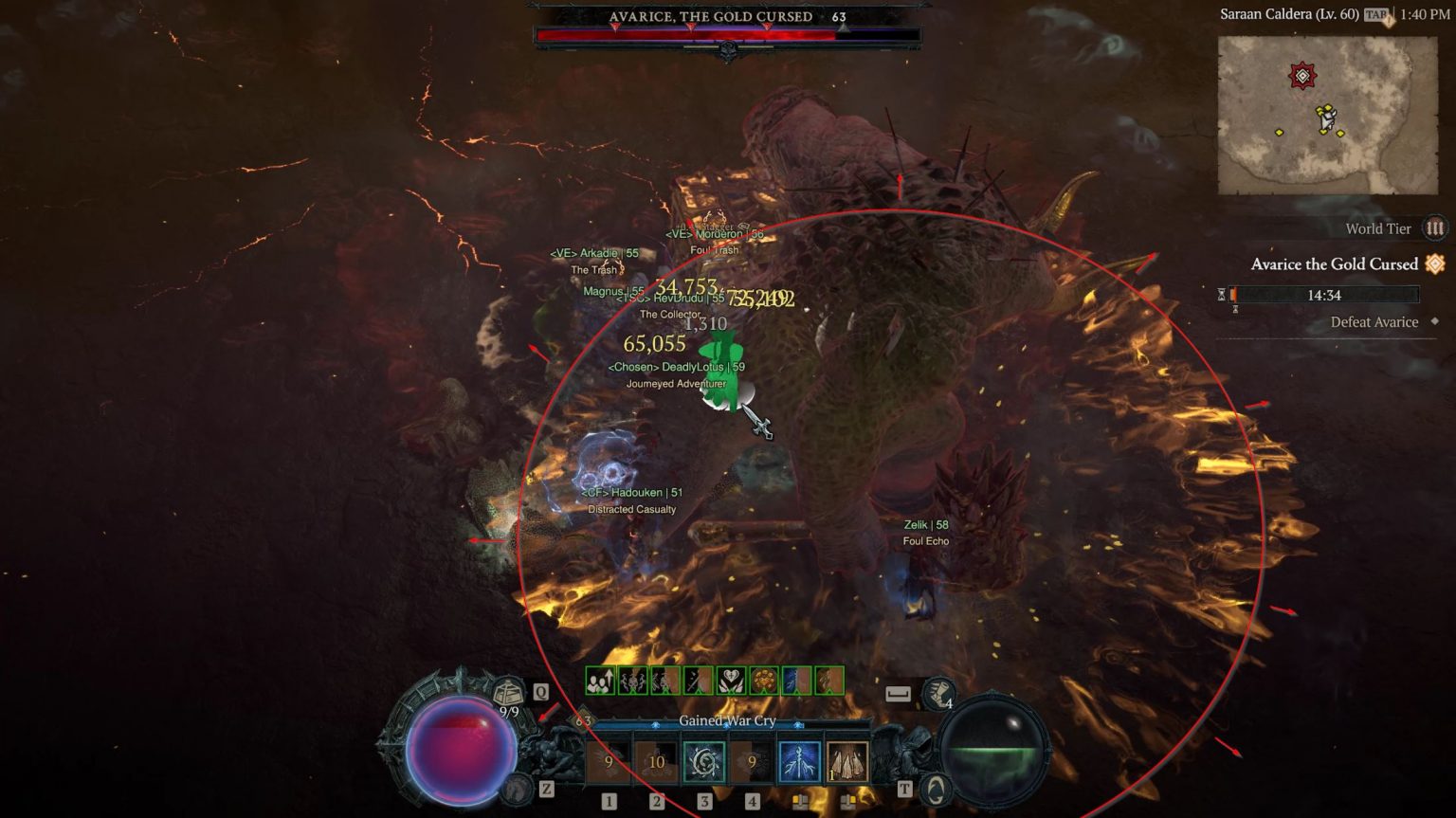
Task: Click the Evade icon beside the T key
Action: pos(937,789)
